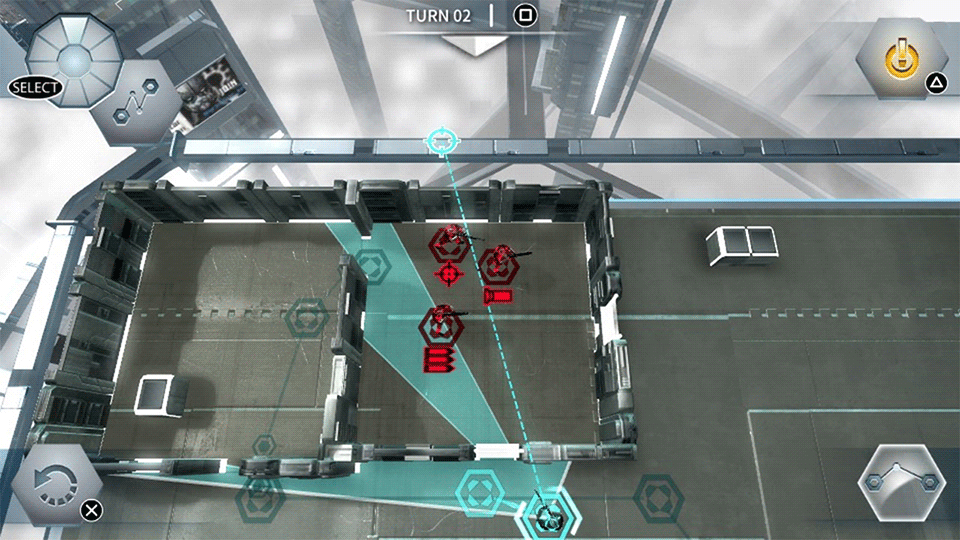Expand the arrow below TURN 02
The height and width of the screenshot is (540, 960).
pos(477,44)
